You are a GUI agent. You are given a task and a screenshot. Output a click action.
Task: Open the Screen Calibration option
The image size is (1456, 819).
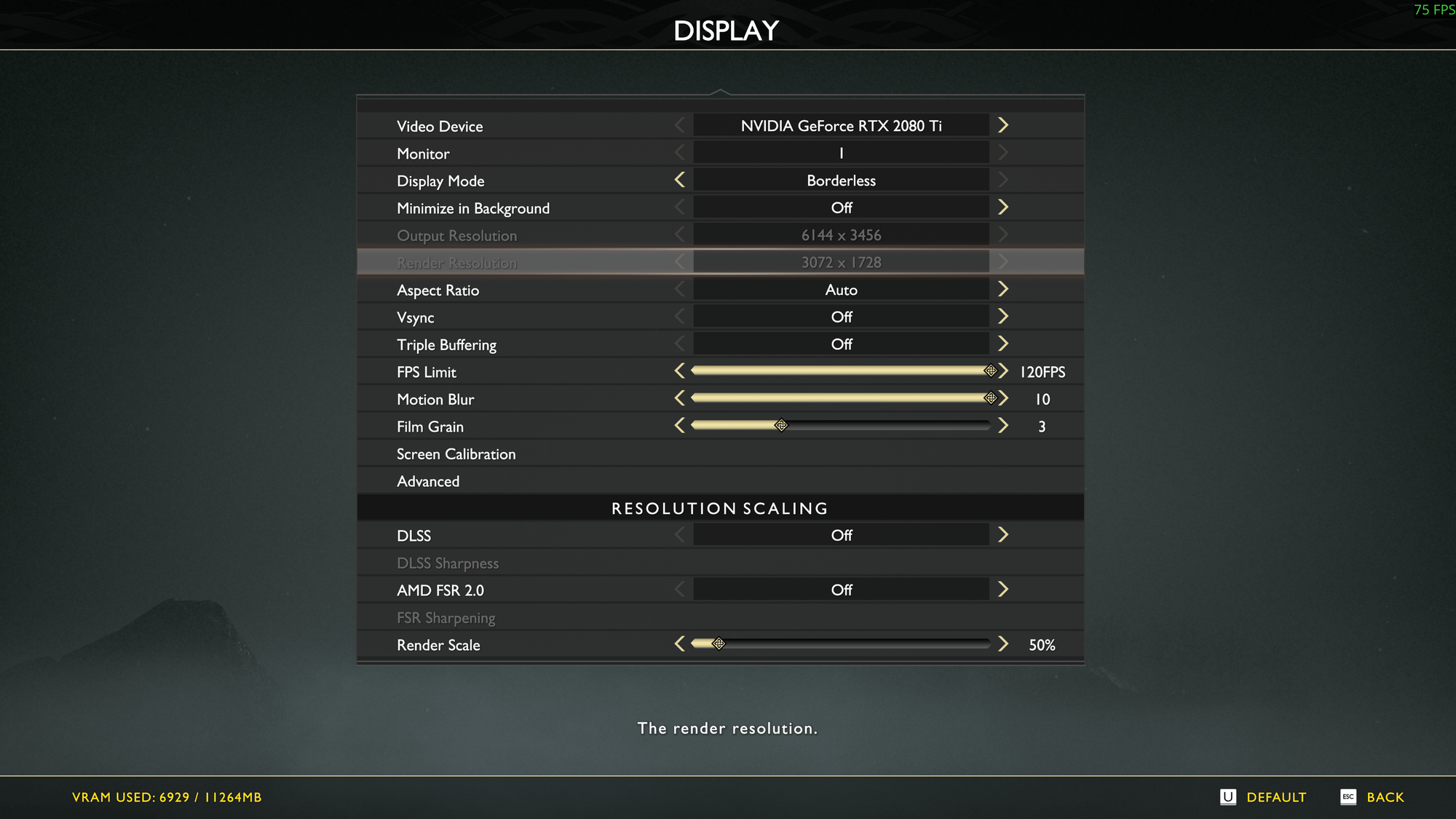[x=456, y=454]
